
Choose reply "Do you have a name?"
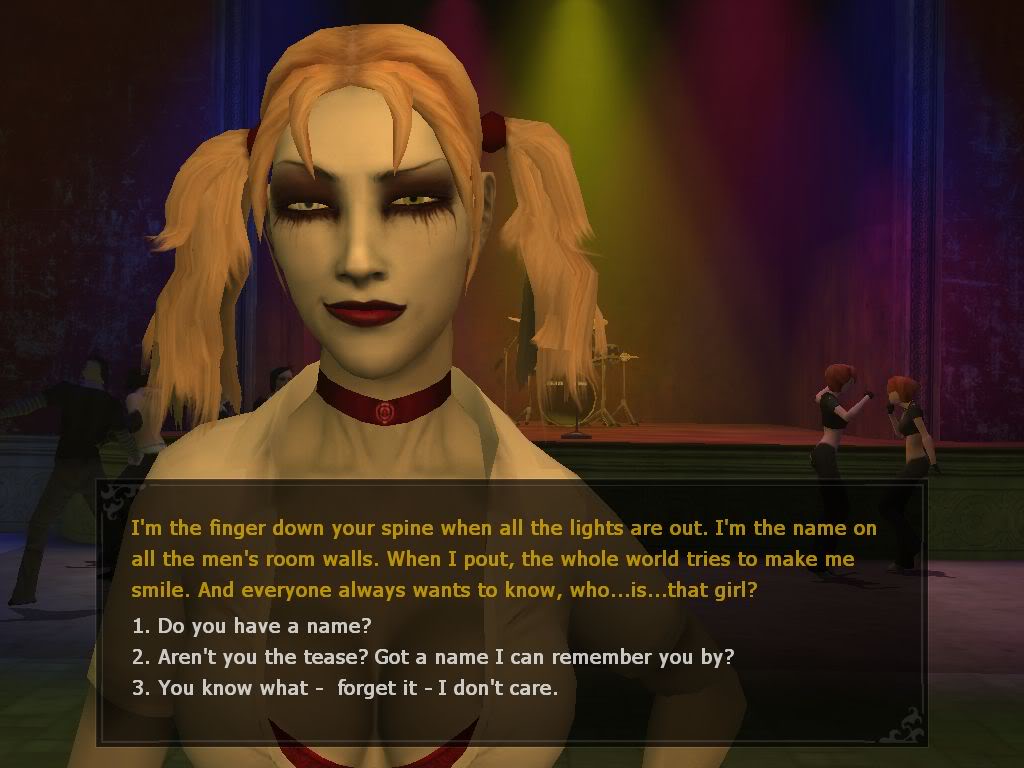pos(252,627)
